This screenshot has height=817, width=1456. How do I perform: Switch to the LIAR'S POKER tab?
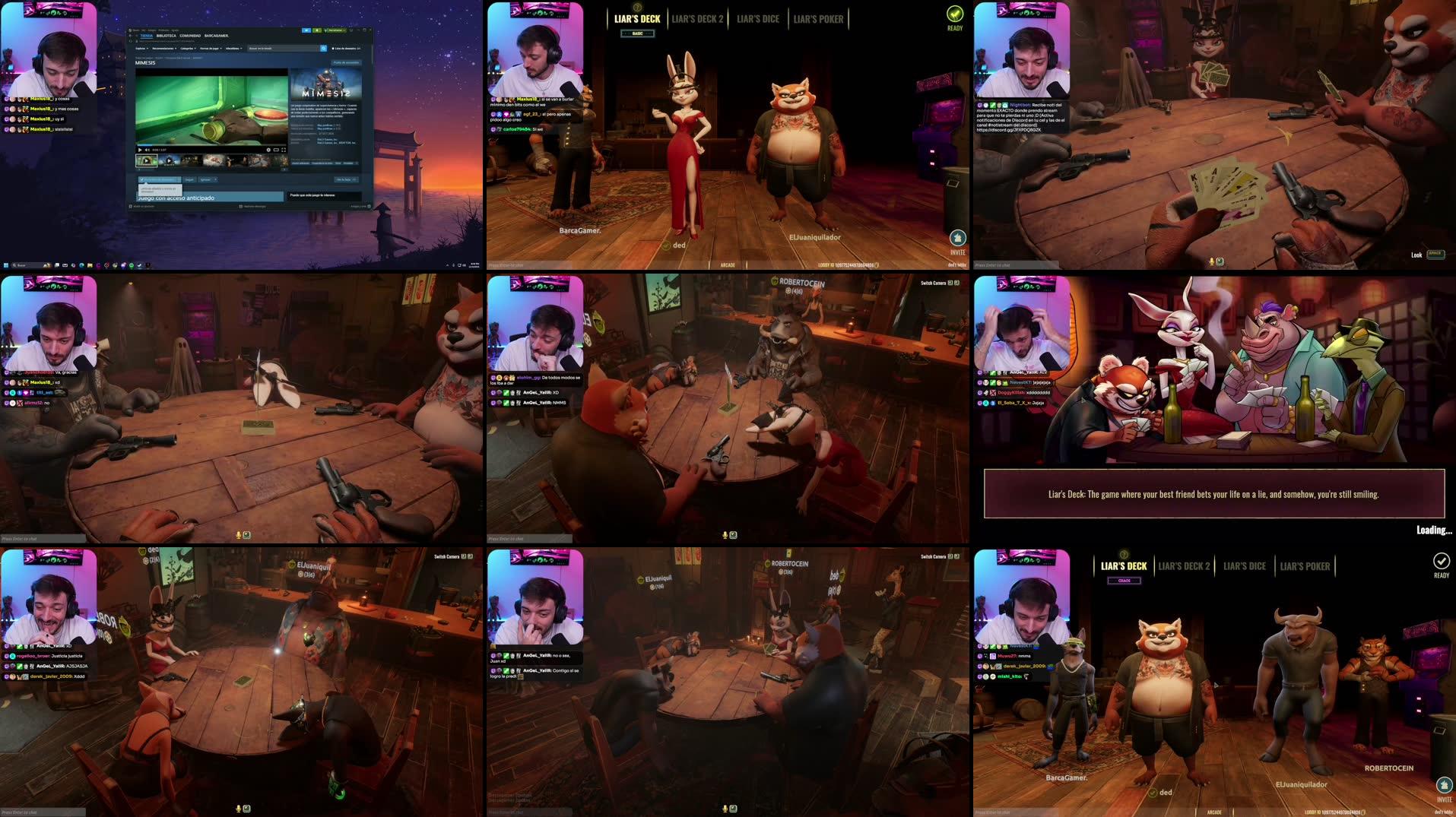click(820, 19)
